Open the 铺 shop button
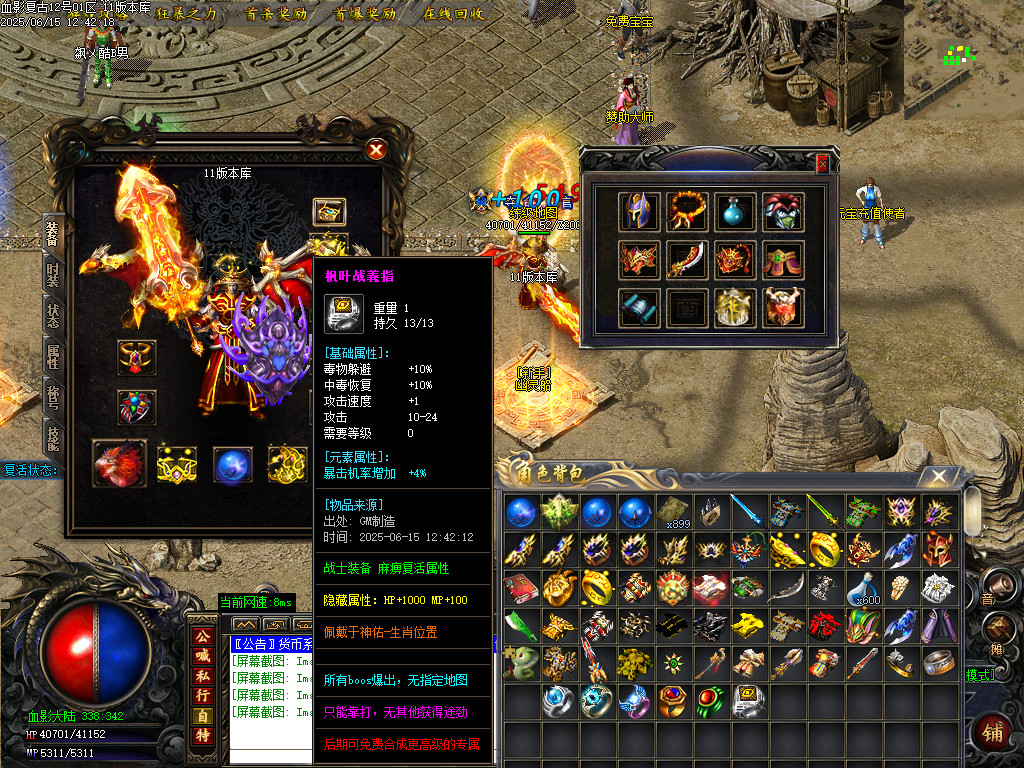 coord(993,733)
